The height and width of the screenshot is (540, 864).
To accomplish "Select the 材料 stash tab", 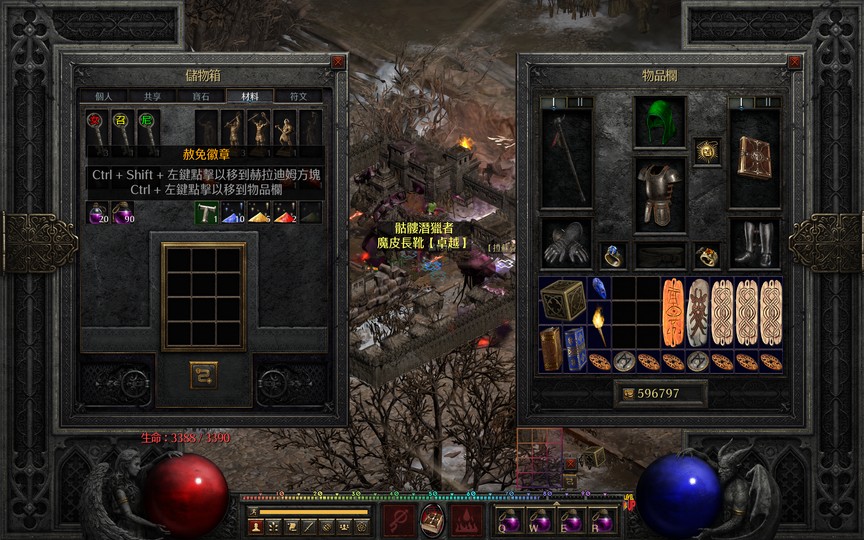I will point(250,97).
